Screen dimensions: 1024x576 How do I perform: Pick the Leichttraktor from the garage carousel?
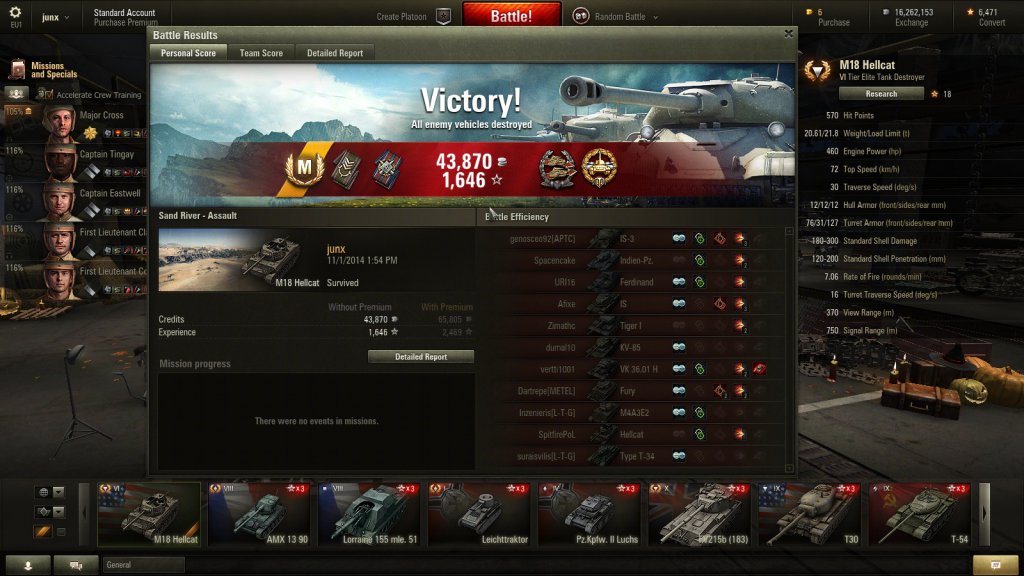point(479,513)
